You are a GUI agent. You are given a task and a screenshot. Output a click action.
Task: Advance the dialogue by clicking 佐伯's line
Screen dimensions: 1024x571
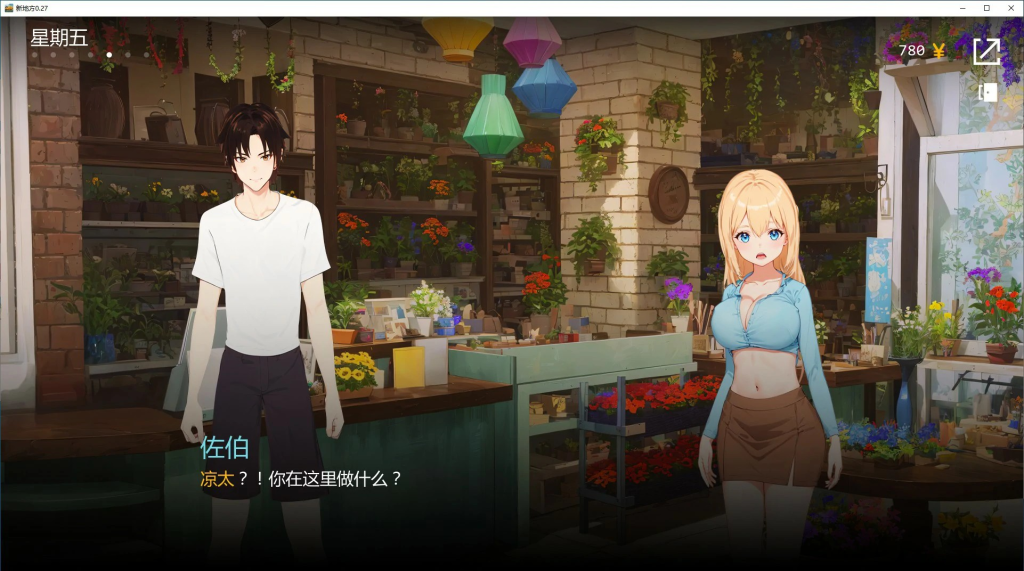click(x=301, y=479)
